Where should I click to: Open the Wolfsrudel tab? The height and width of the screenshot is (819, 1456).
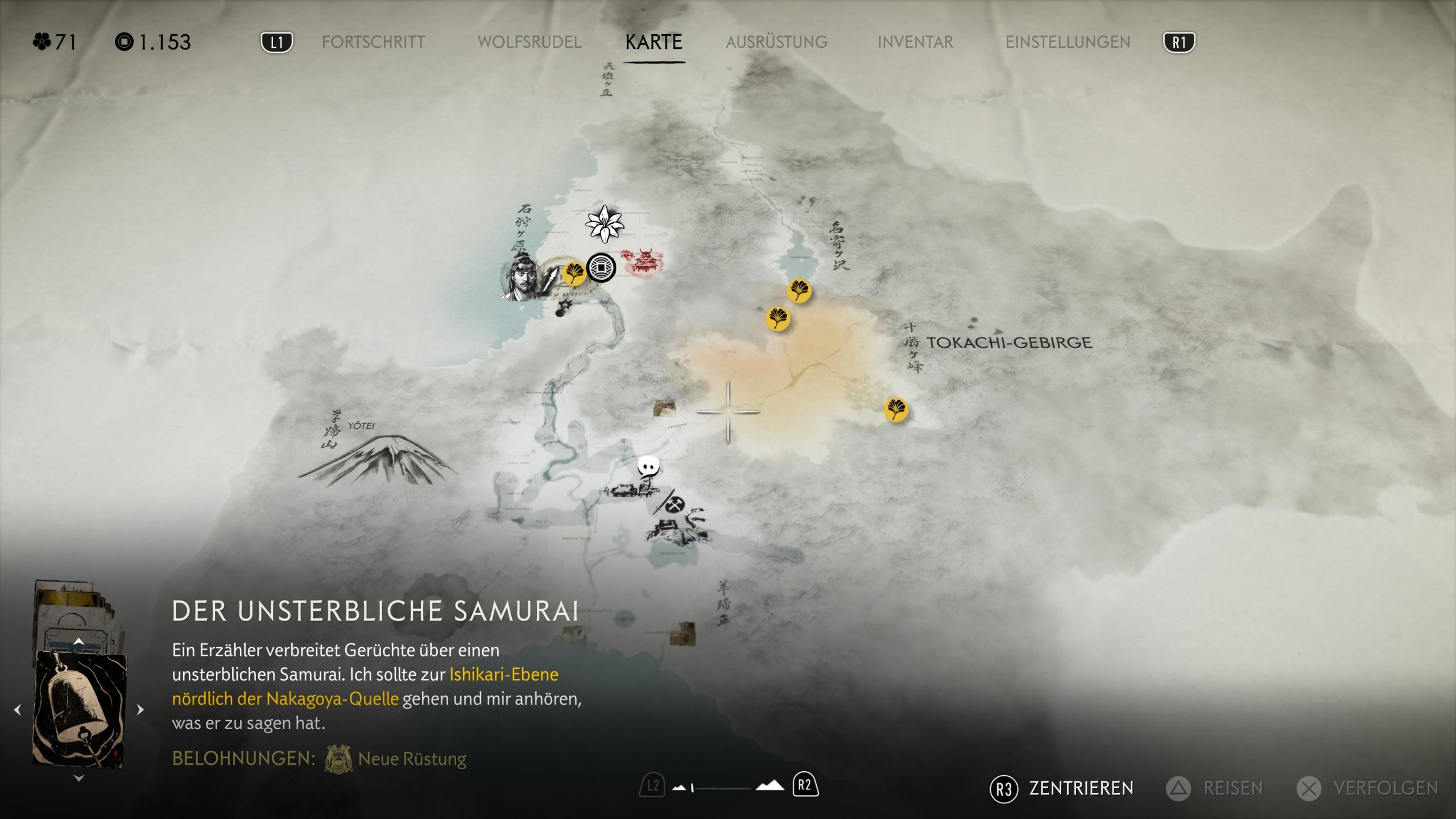529,42
